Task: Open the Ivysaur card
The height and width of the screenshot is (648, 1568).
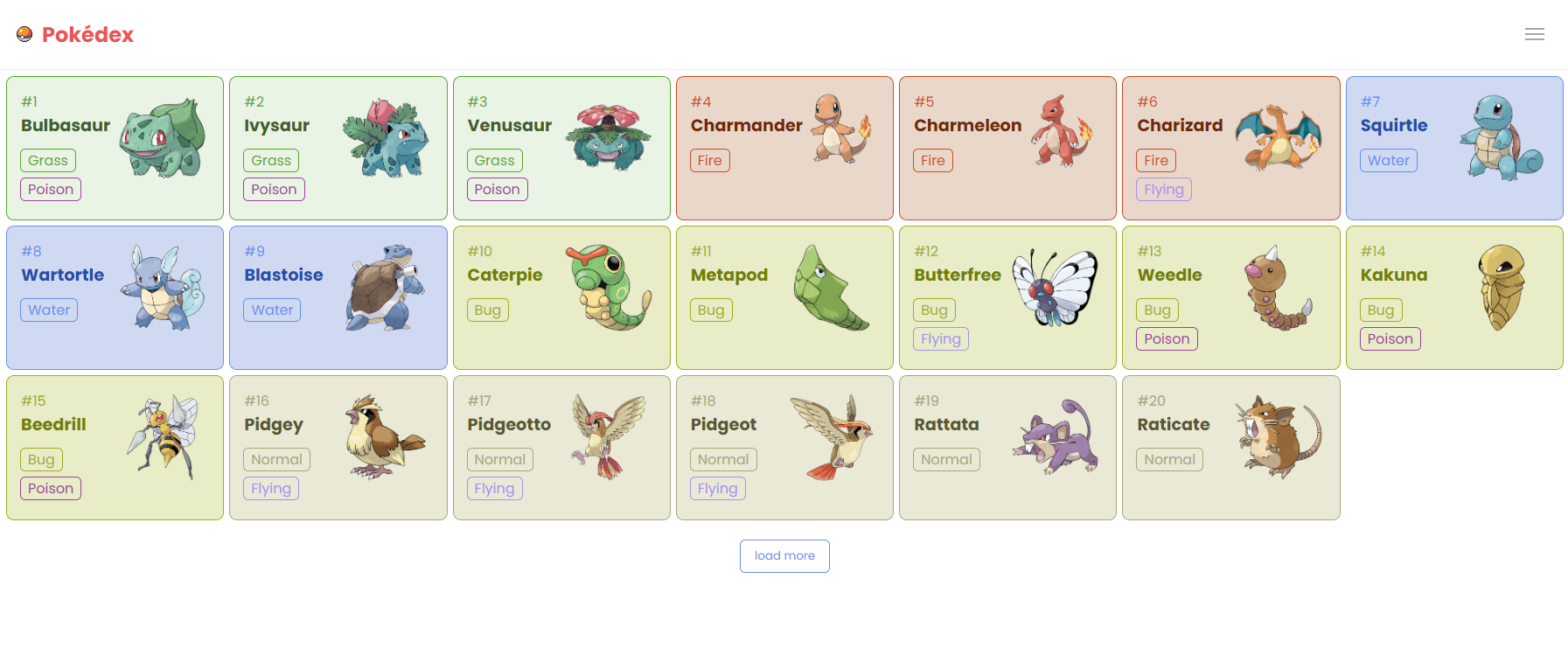Action: [338, 148]
